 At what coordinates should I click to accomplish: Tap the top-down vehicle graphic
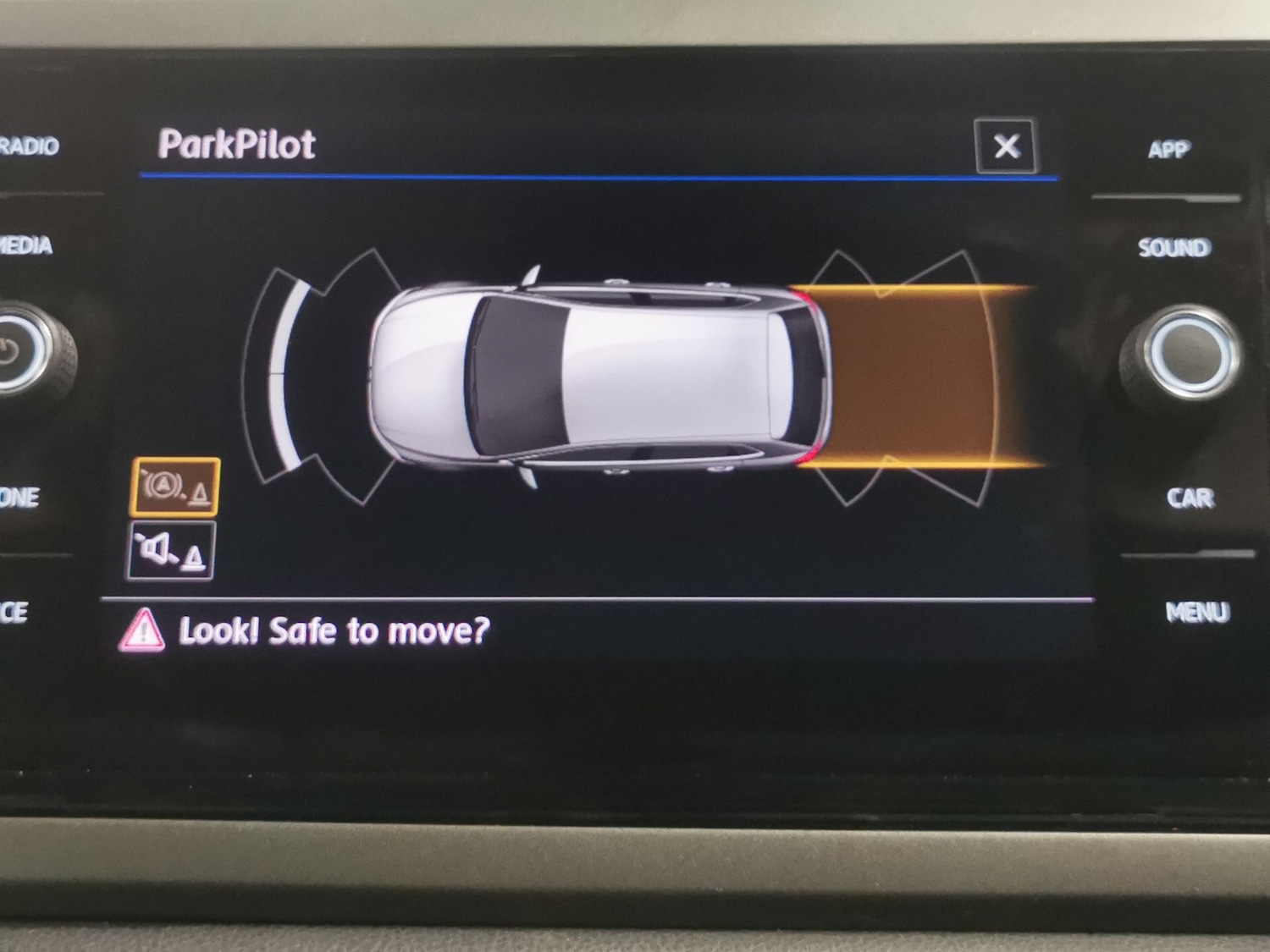point(593,372)
